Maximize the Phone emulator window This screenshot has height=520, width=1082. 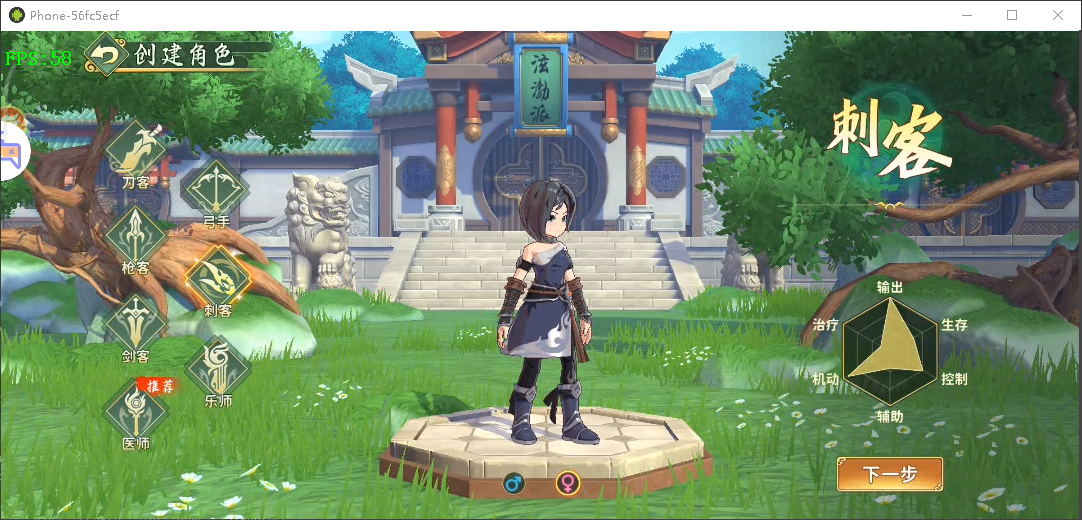[1012, 15]
